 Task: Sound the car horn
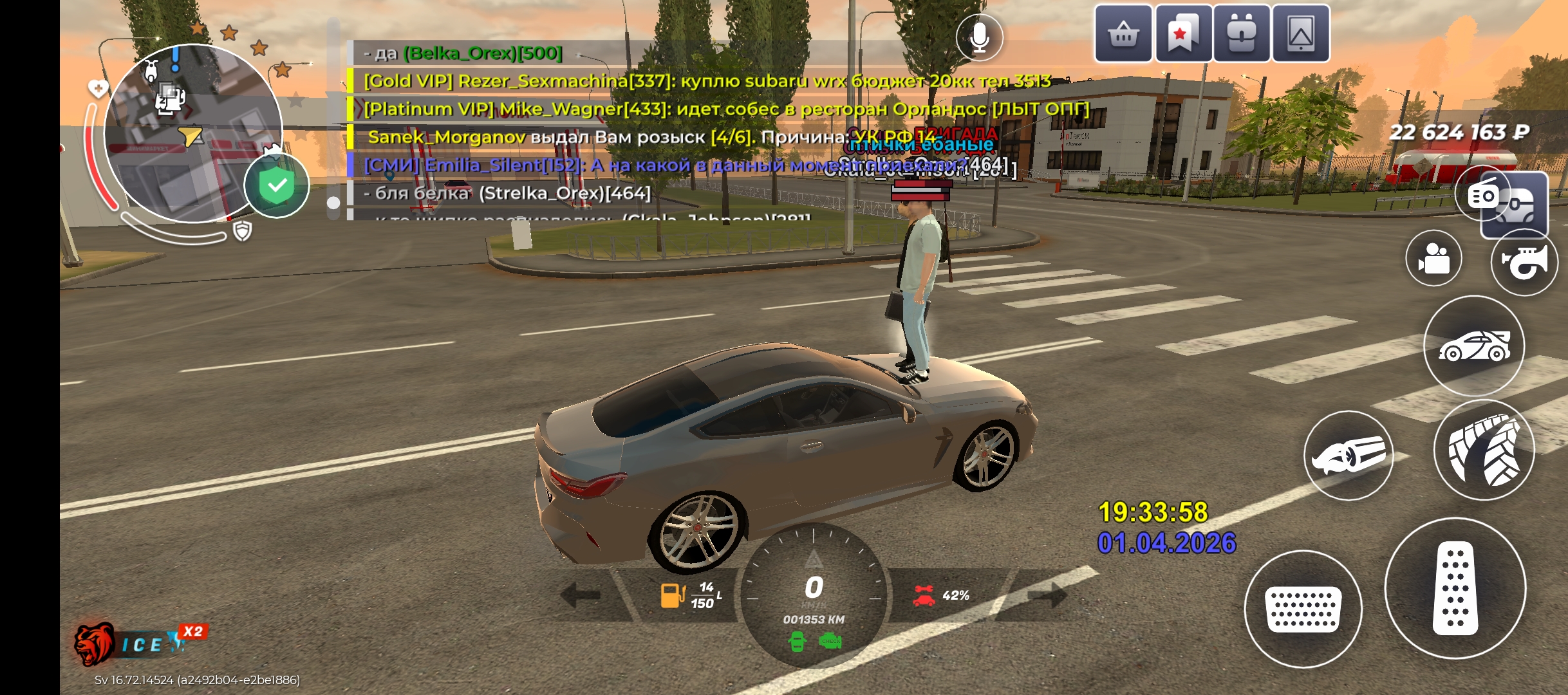(x=1524, y=261)
